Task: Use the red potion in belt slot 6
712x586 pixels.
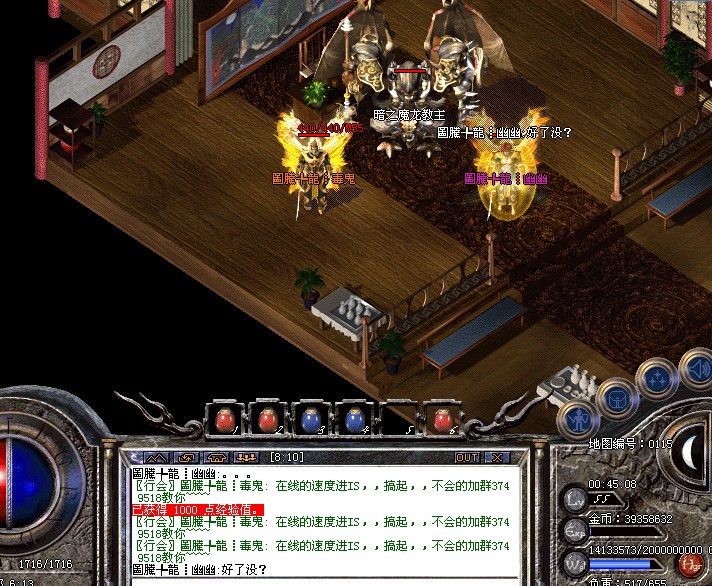Action: [x=441, y=420]
